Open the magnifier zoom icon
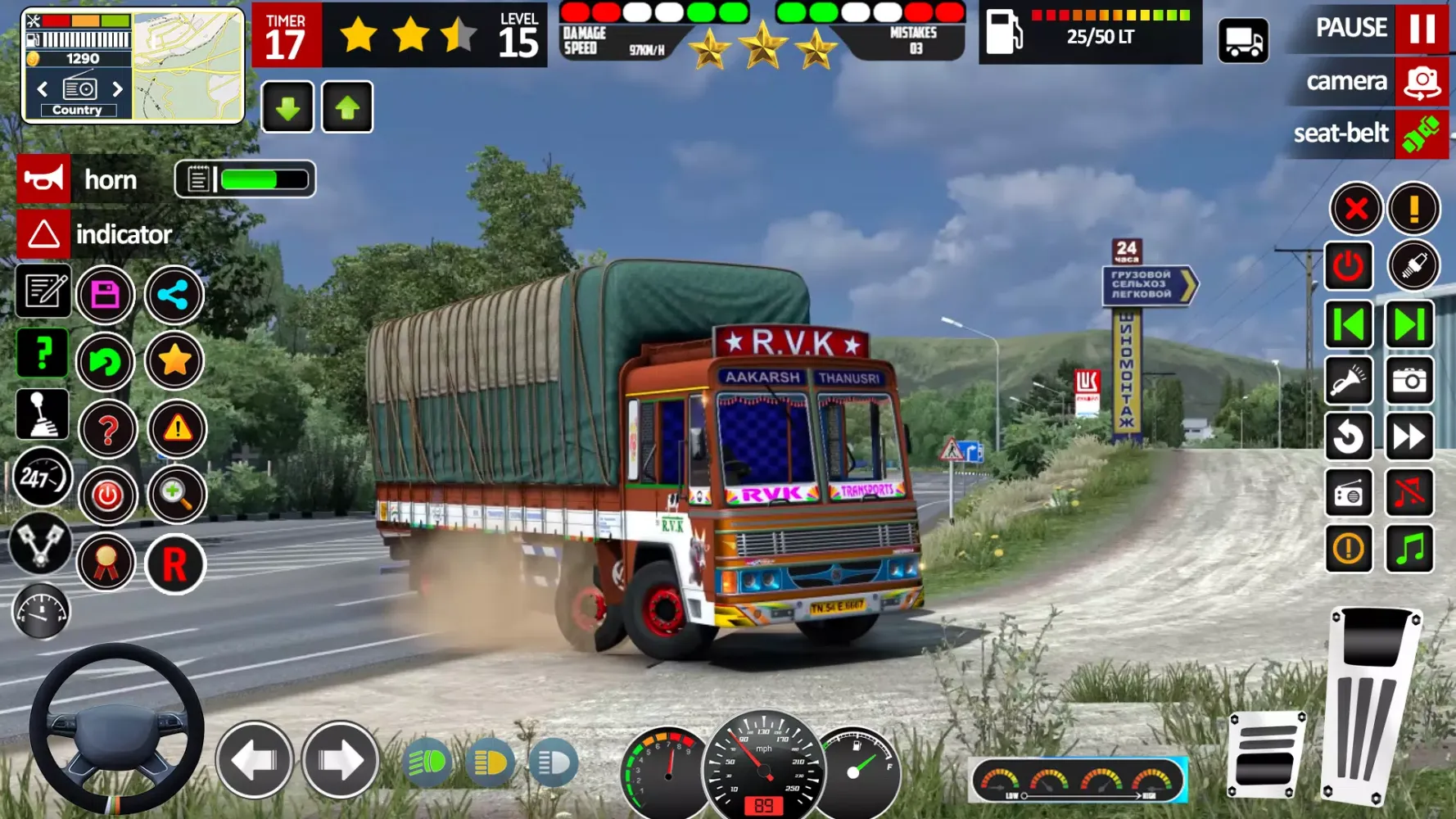Screen dimensions: 1456x819 coord(175,495)
